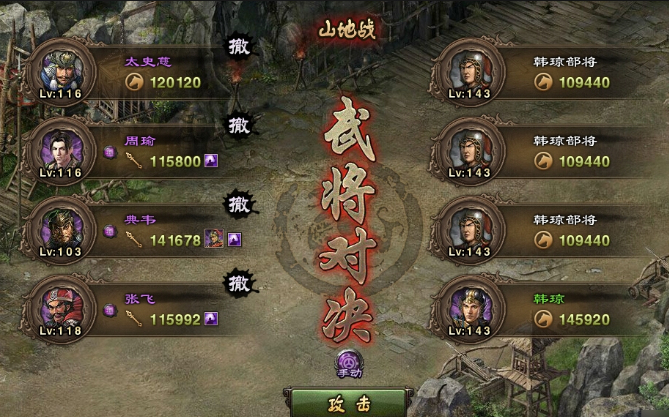Image resolution: width=669 pixels, height=417 pixels.
Task: Select enemy commander 韩琼's portrait
Action: coord(470,305)
